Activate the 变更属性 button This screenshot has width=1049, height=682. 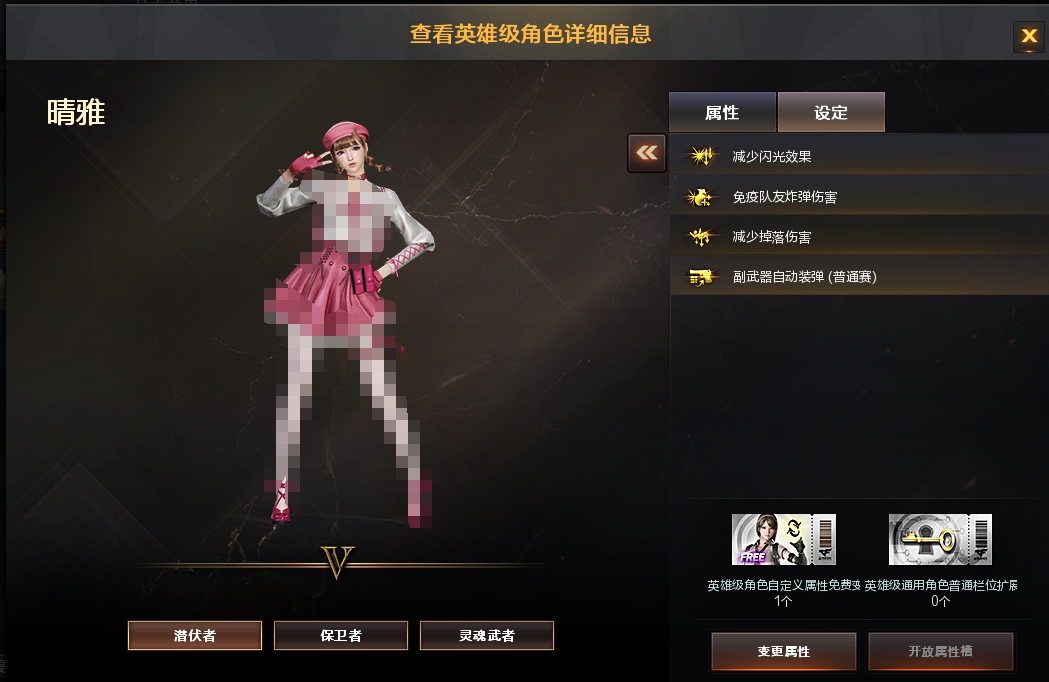783,651
